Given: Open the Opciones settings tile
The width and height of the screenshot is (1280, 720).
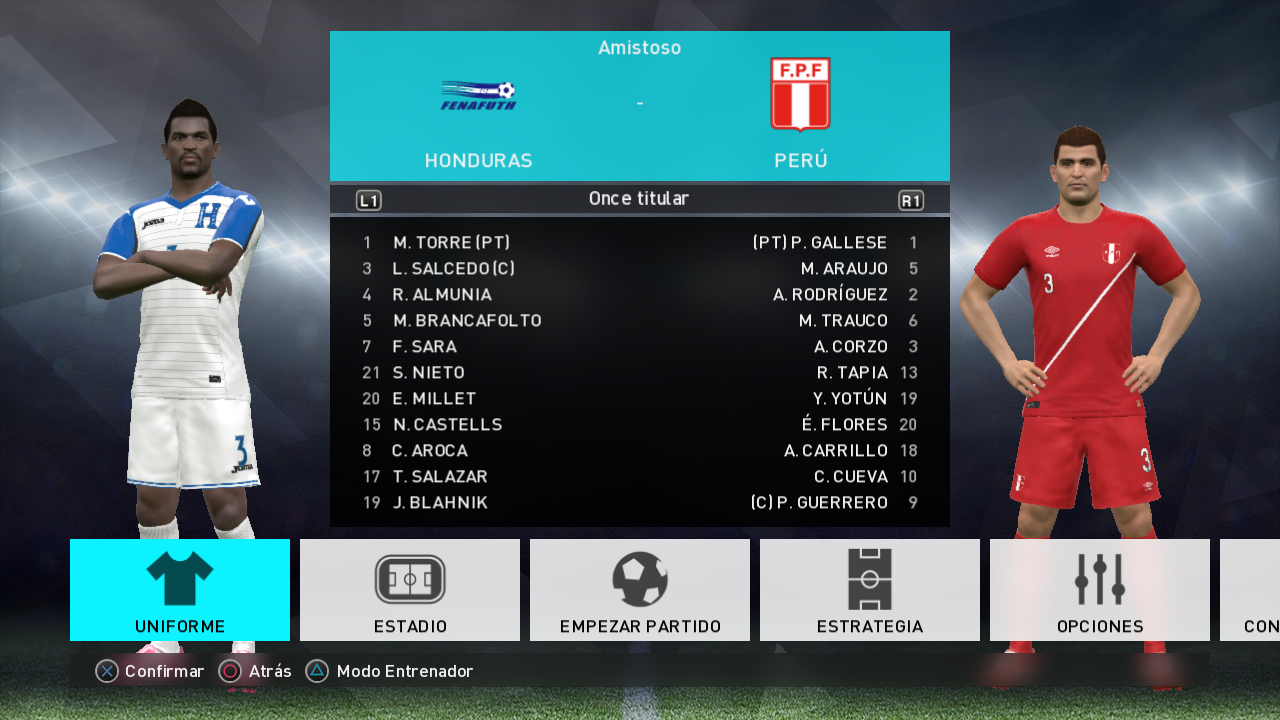Looking at the screenshot, I should point(1100,590).
